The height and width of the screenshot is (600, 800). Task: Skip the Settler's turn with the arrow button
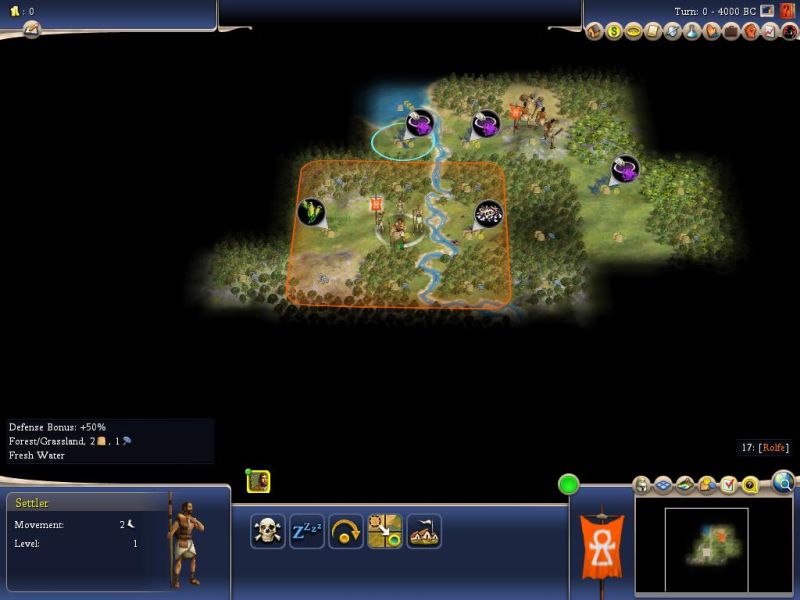click(346, 531)
